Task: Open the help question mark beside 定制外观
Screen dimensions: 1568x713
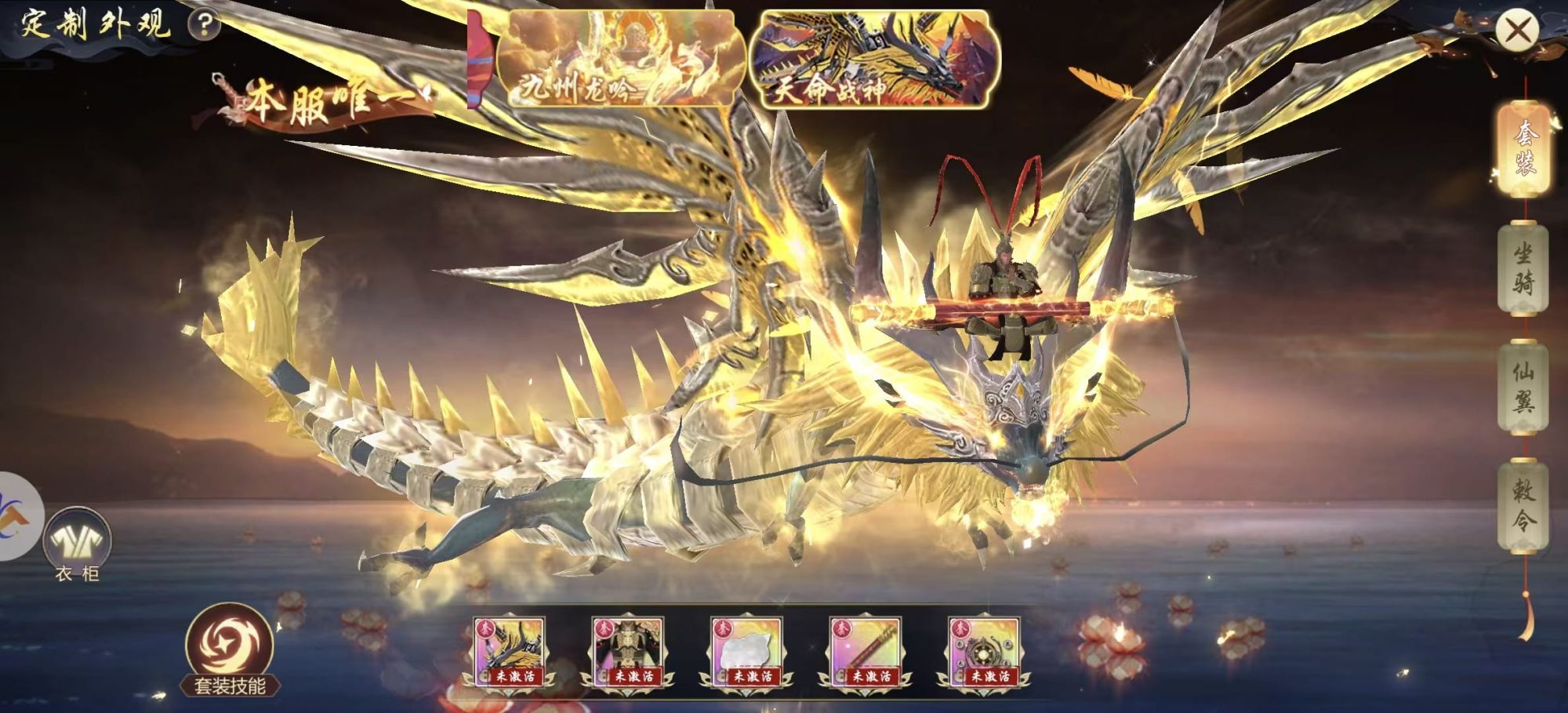Action: click(204, 25)
